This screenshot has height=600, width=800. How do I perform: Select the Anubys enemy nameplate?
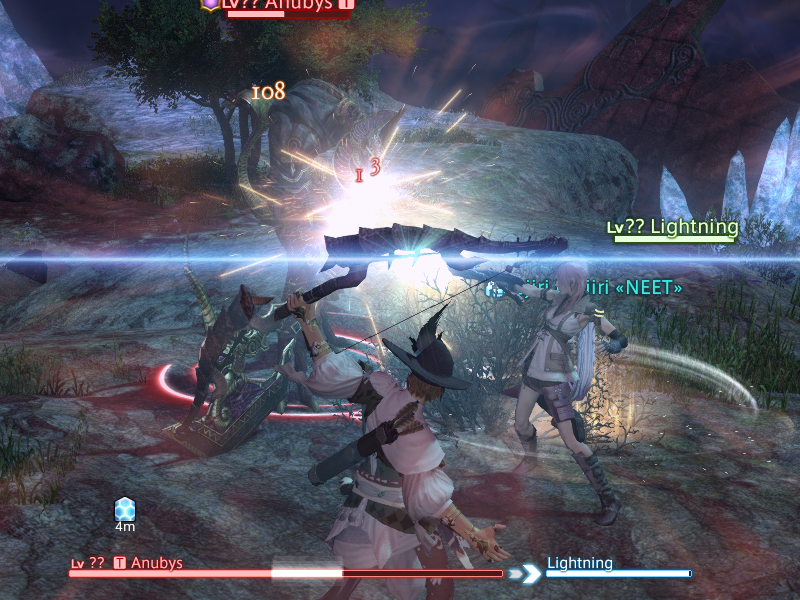[x=290, y=5]
